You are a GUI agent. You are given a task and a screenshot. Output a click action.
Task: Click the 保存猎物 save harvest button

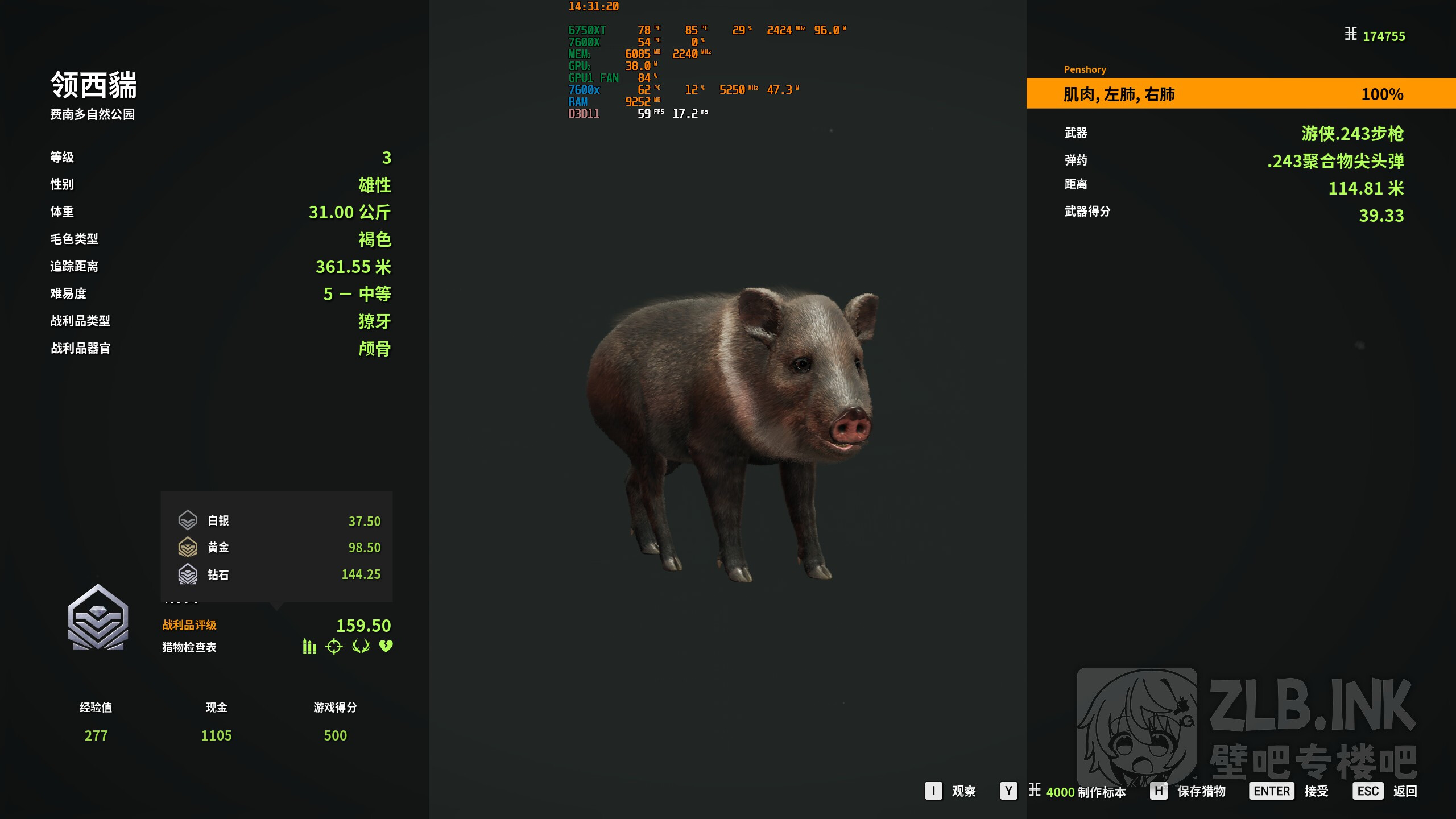pyautogui.click(x=1189, y=791)
